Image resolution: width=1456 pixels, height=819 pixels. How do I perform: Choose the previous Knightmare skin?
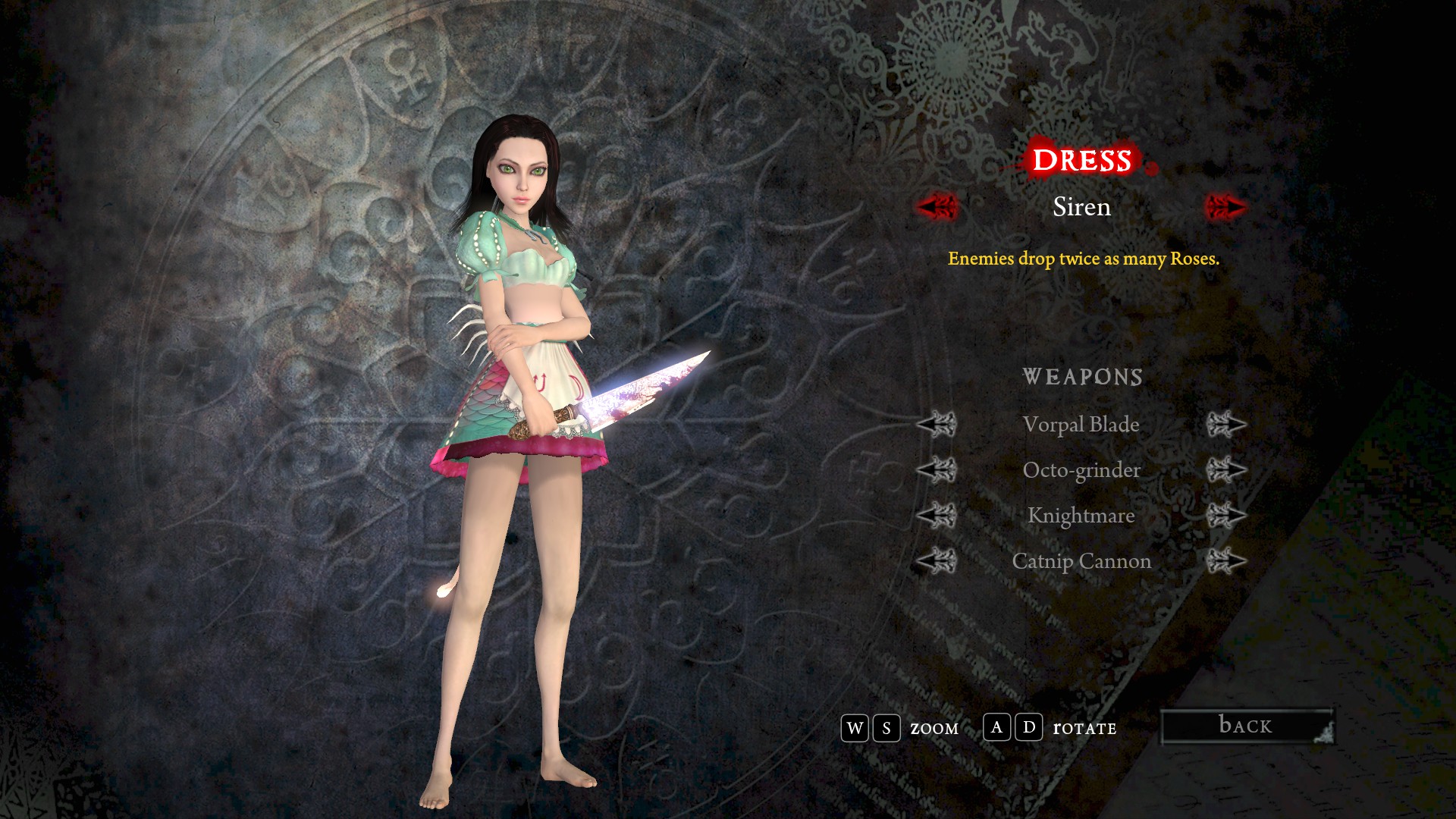click(x=937, y=516)
